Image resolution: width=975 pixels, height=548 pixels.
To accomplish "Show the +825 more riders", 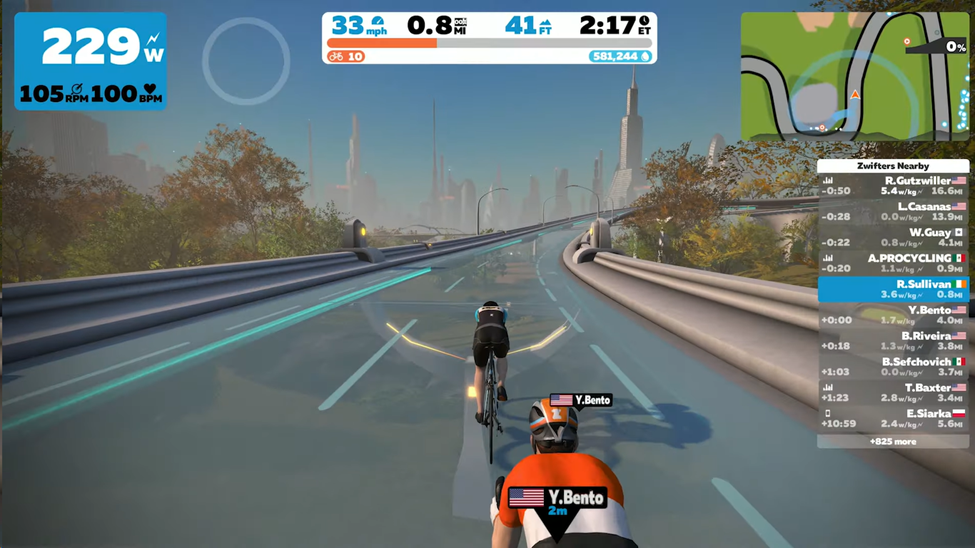I will pyautogui.click(x=893, y=441).
